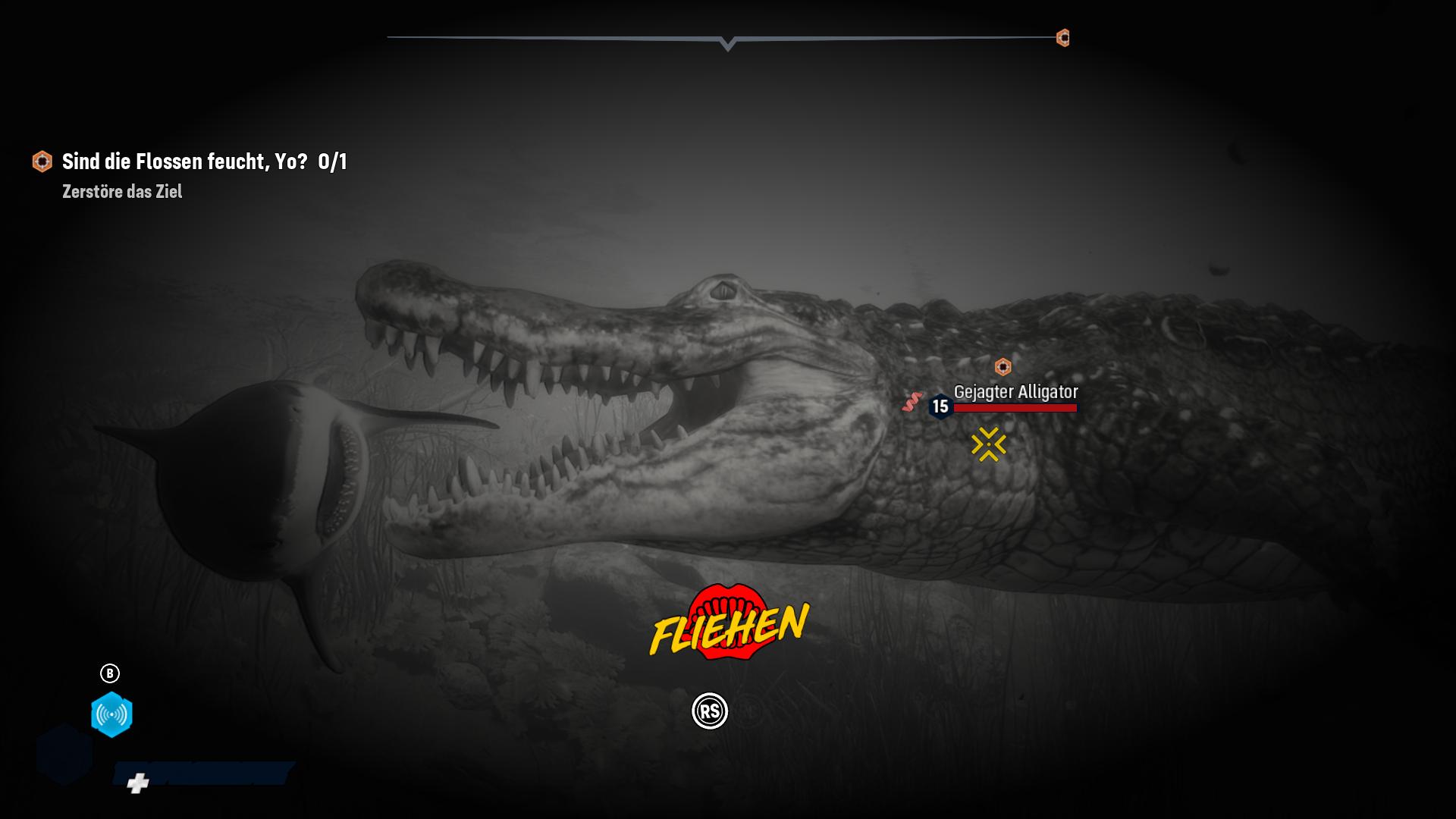This screenshot has height=819, width=1456.
Task: Click the red FLIEHEN escape prompt
Action: [730, 623]
